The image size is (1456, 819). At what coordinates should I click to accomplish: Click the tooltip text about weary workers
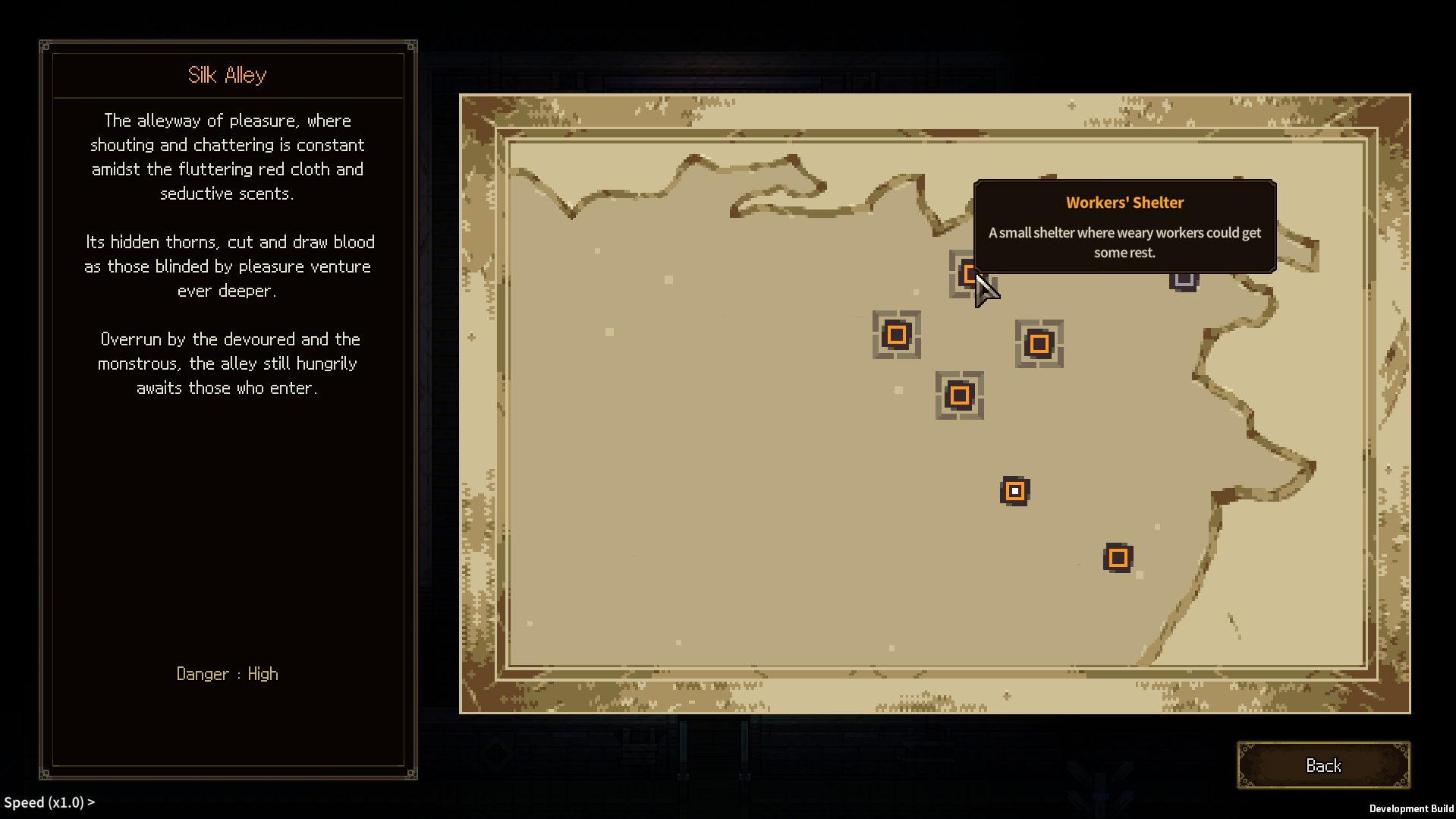click(x=1124, y=243)
